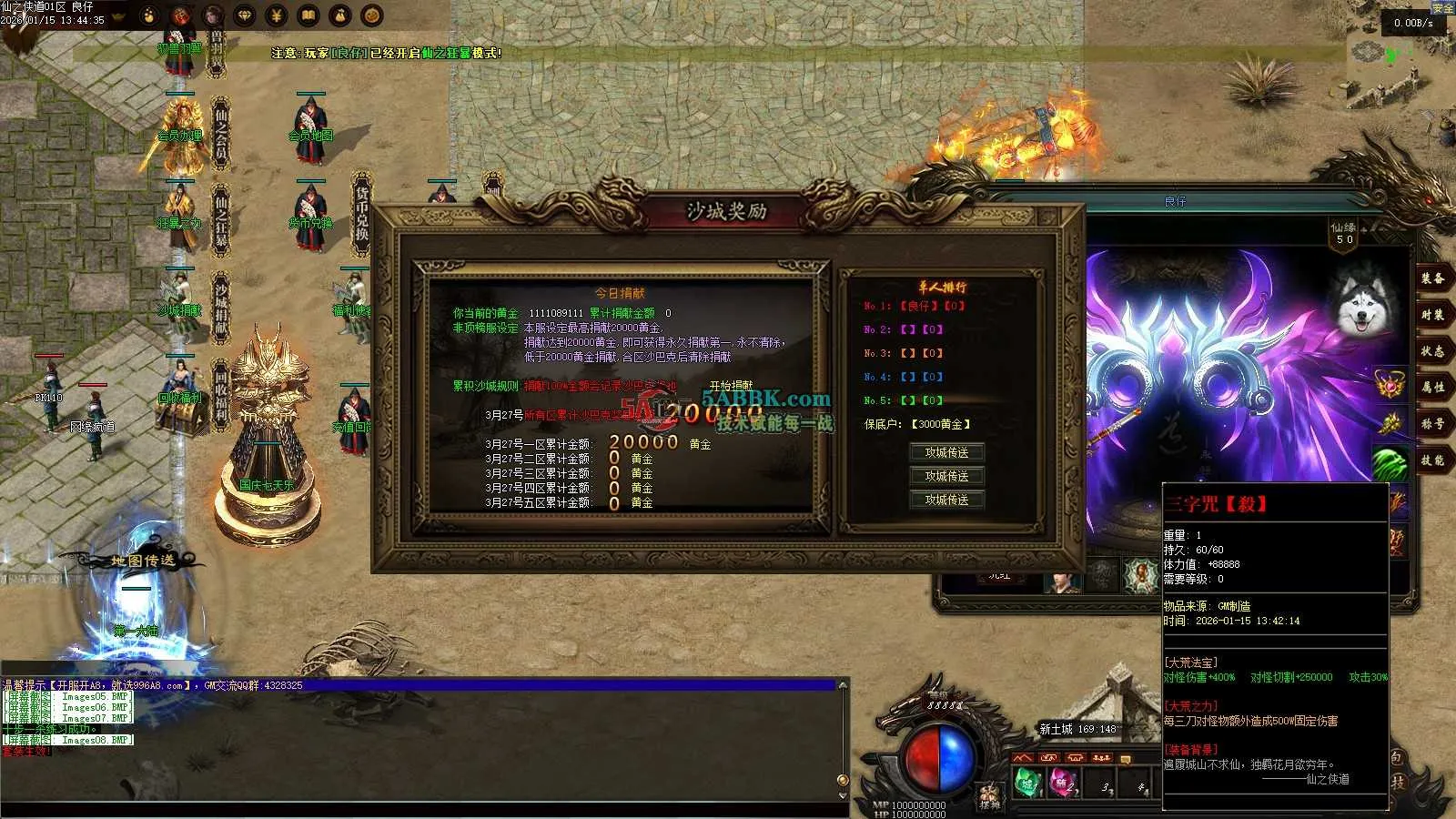Screen dimensions: 1456x819
Task: Switch to the 称号 title tab
Action: click(1432, 424)
